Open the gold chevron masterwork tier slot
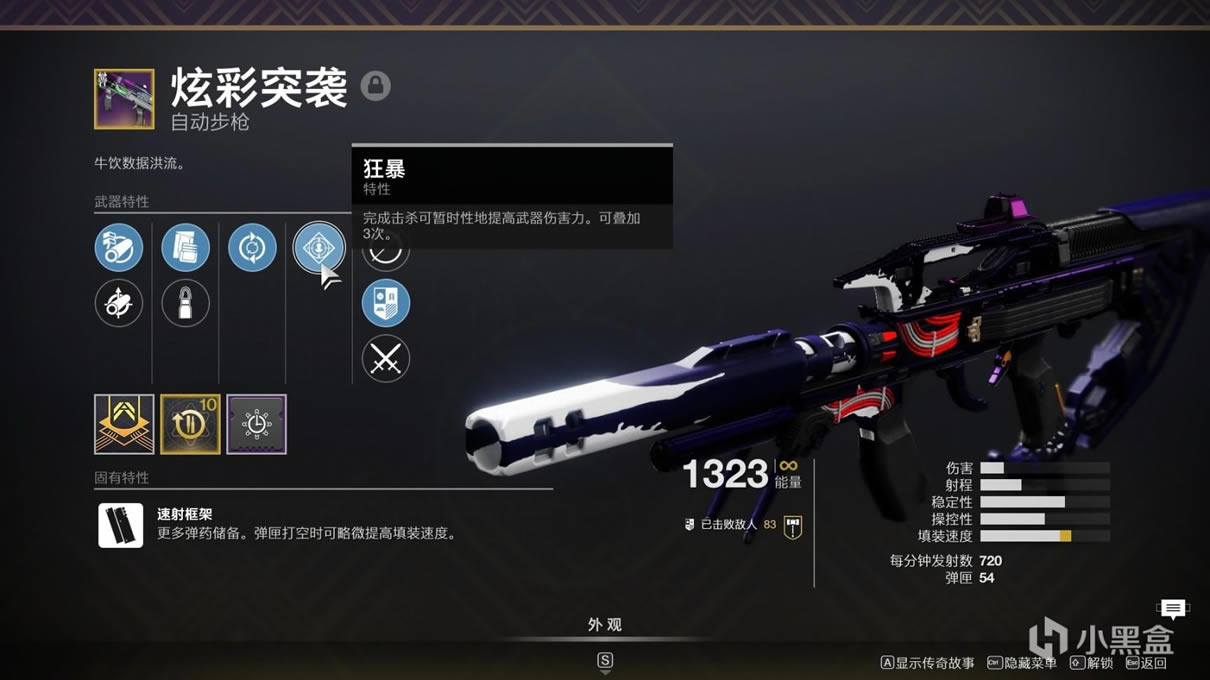Image resolution: width=1210 pixels, height=680 pixels. click(x=124, y=424)
